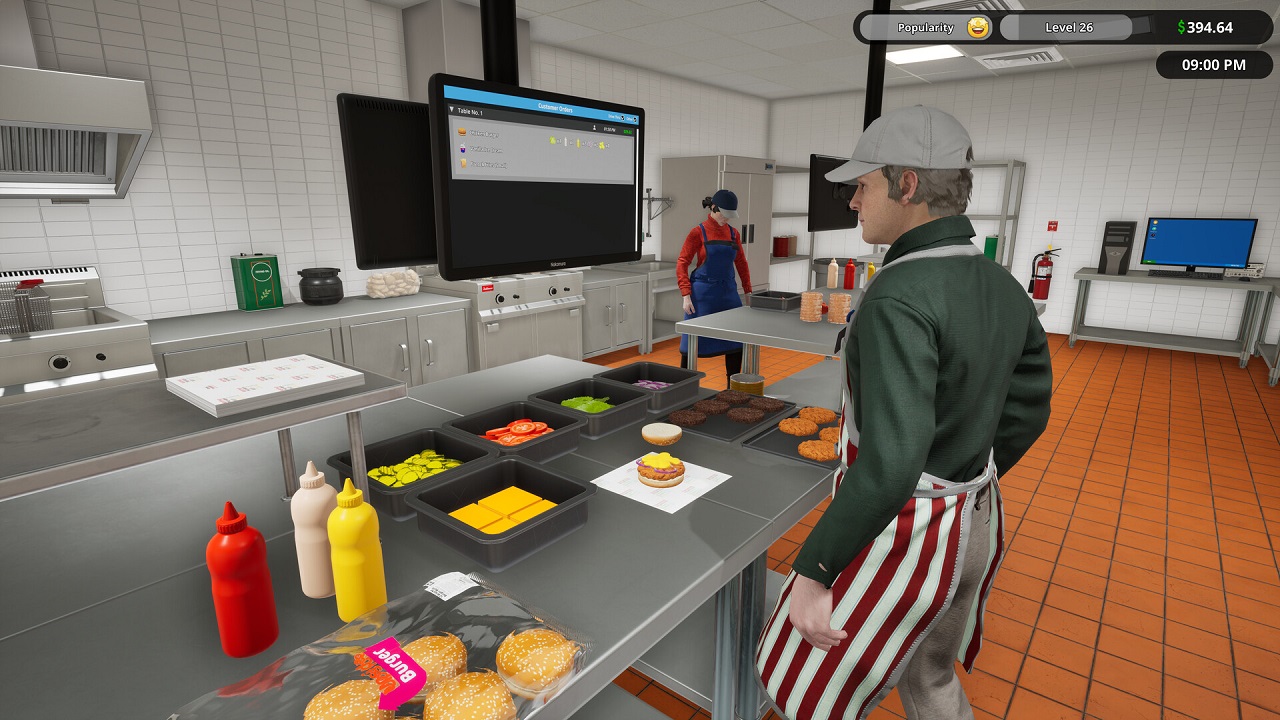Click the ice cream icon on the second order line
The width and height of the screenshot is (1280, 720).
pos(463,150)
